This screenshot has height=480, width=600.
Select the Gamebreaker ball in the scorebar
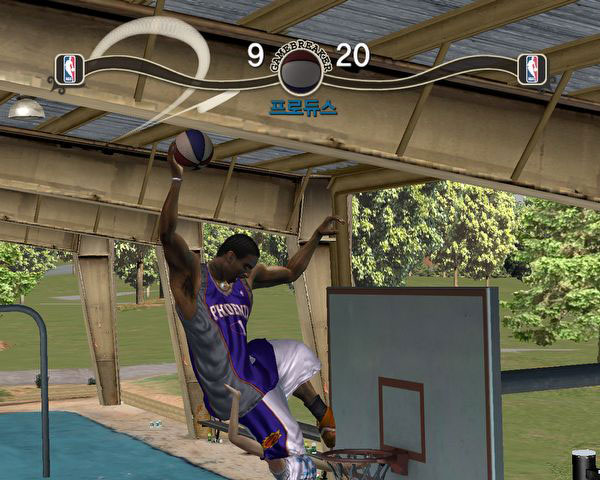tap(300, 70)
